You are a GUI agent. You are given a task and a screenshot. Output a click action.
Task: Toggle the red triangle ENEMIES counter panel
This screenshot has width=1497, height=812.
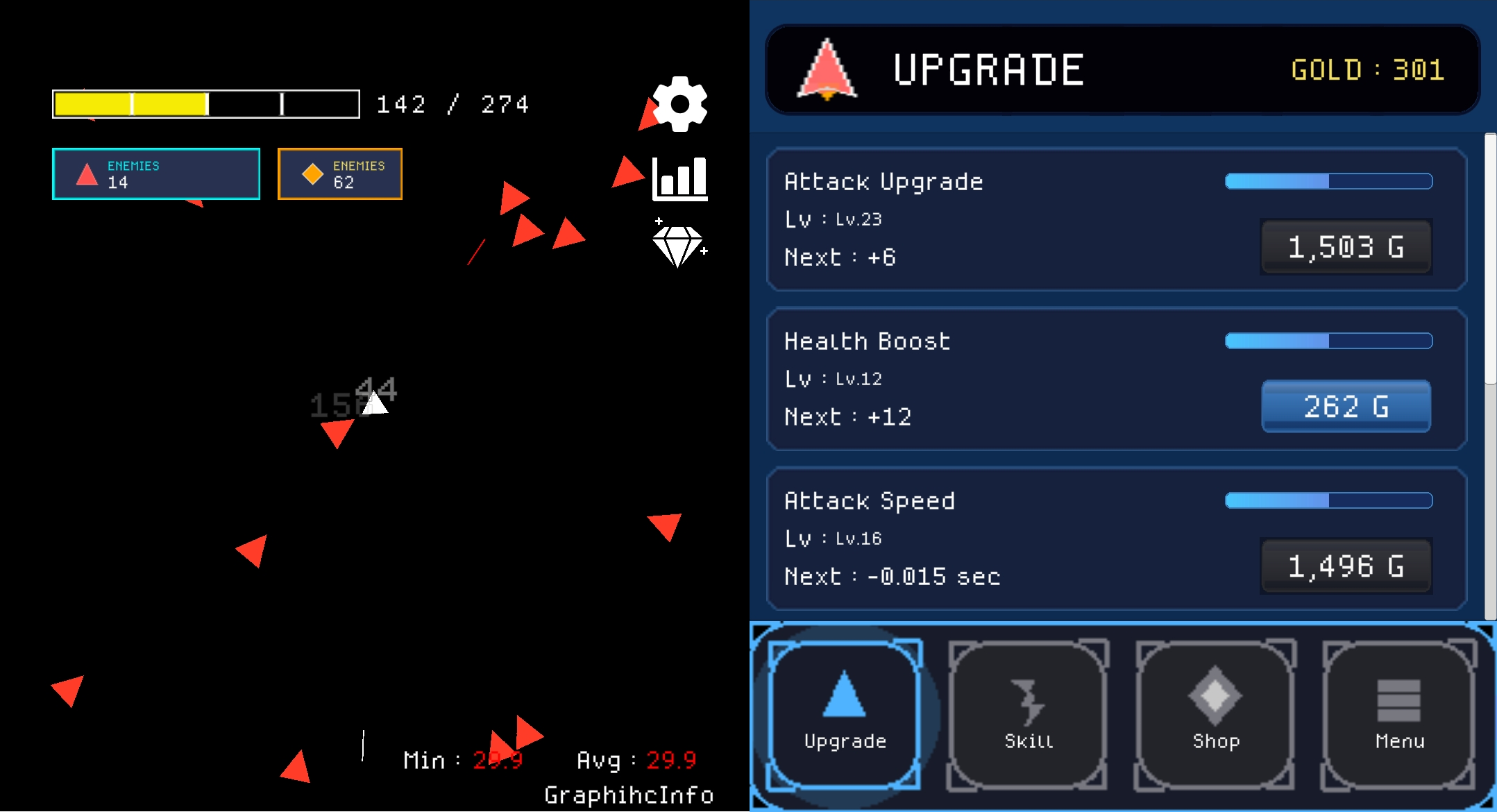[155, 174]
